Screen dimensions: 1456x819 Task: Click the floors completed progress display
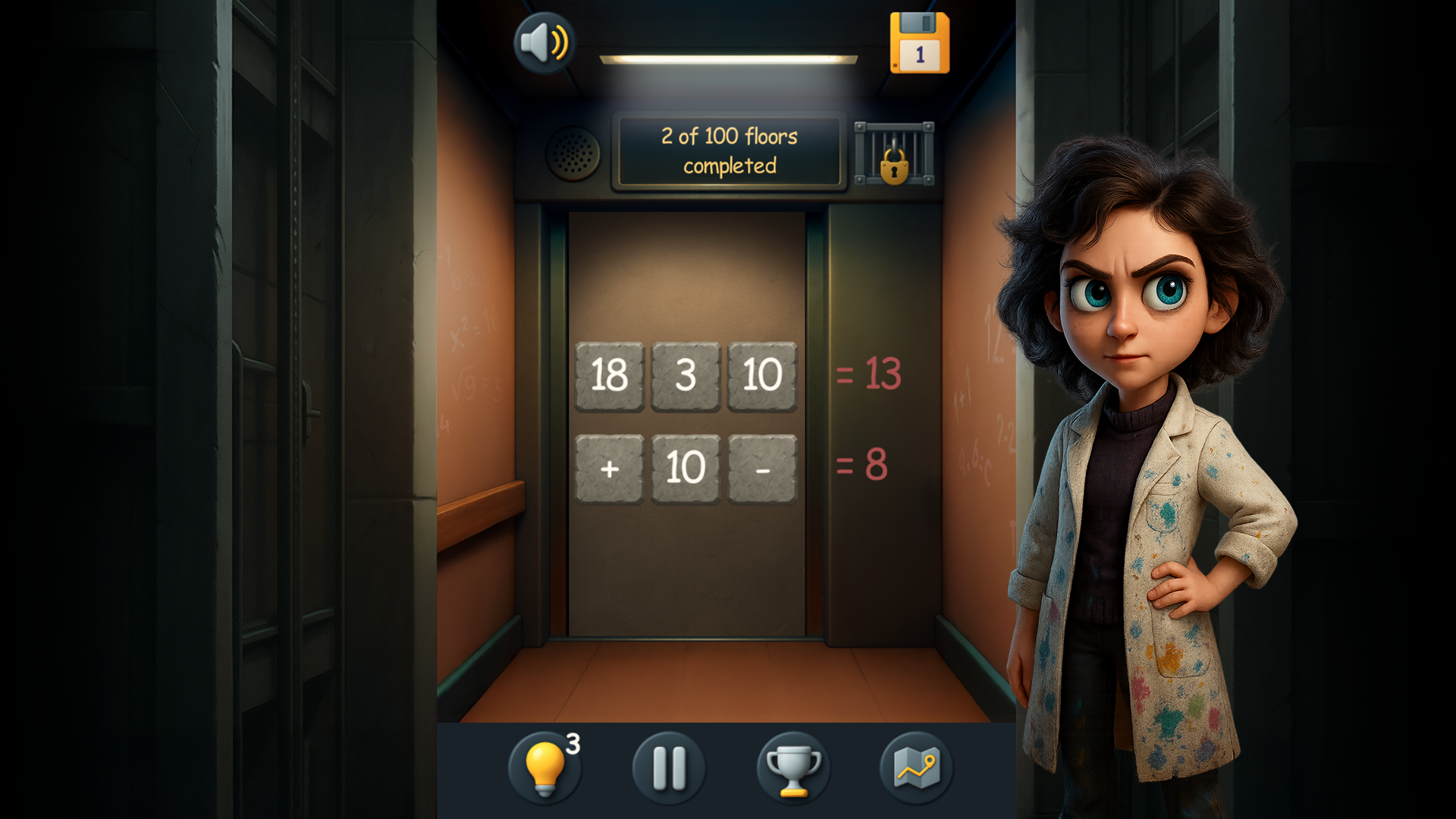click(x=730, y=150)
